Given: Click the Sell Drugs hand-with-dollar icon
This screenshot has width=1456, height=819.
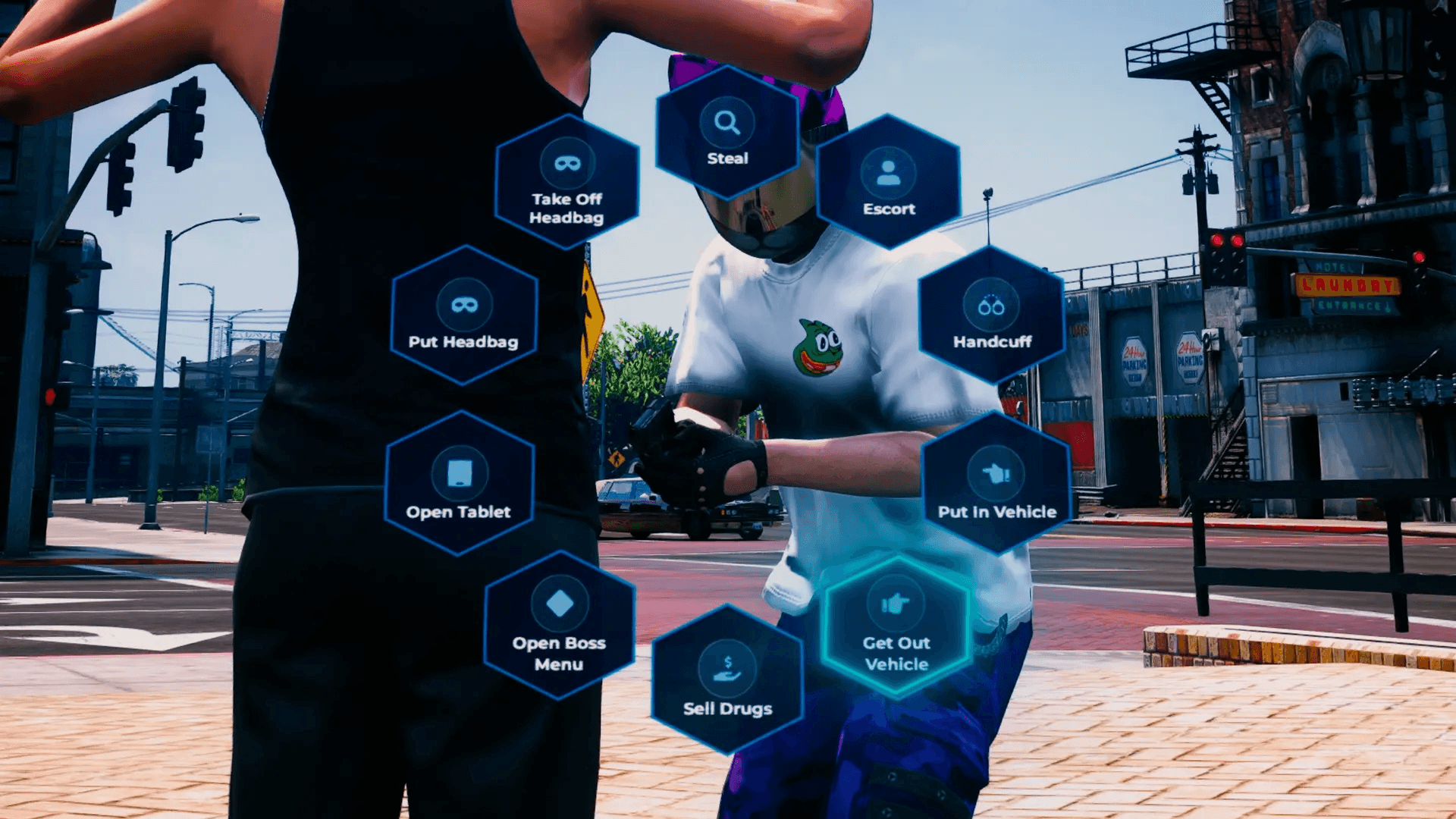Looking at the screenshot, I should pos(728,667).
